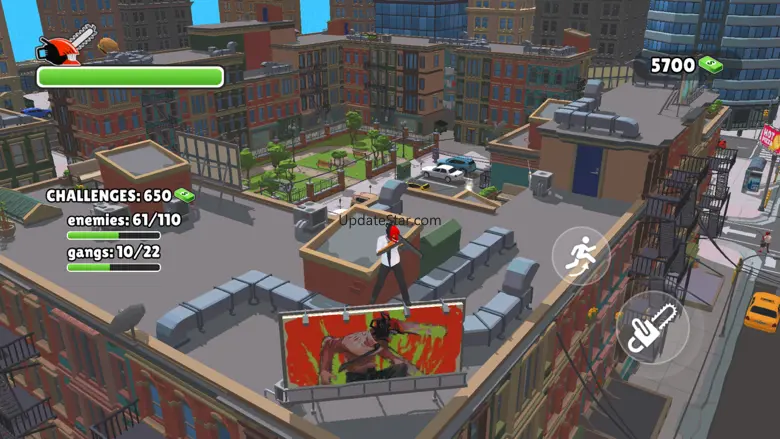This screenshot has width=780, height=439.
Task: Tap the sprint running-man button
Action: point(581,256)
